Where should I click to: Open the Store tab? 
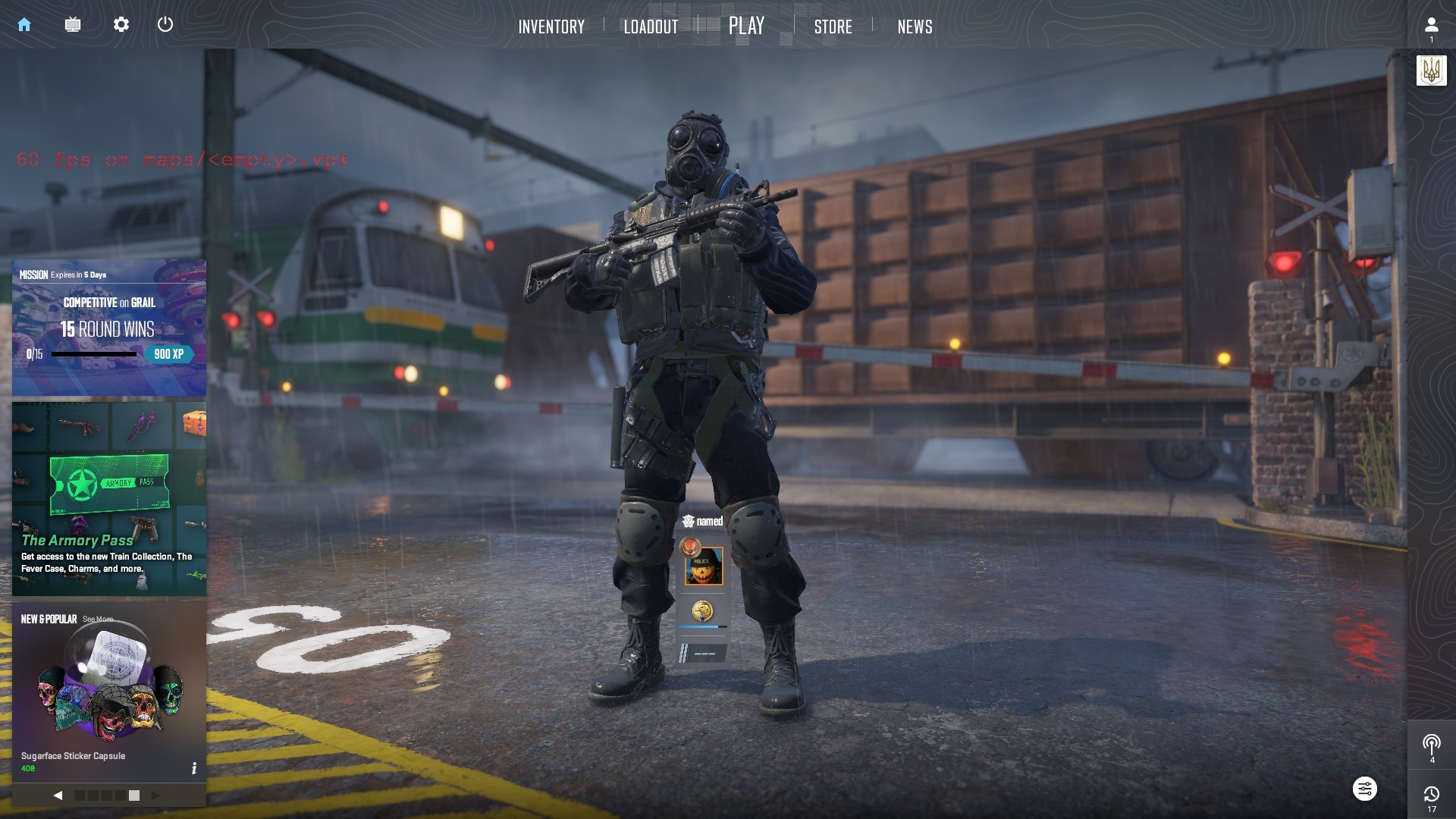[833, 27]
